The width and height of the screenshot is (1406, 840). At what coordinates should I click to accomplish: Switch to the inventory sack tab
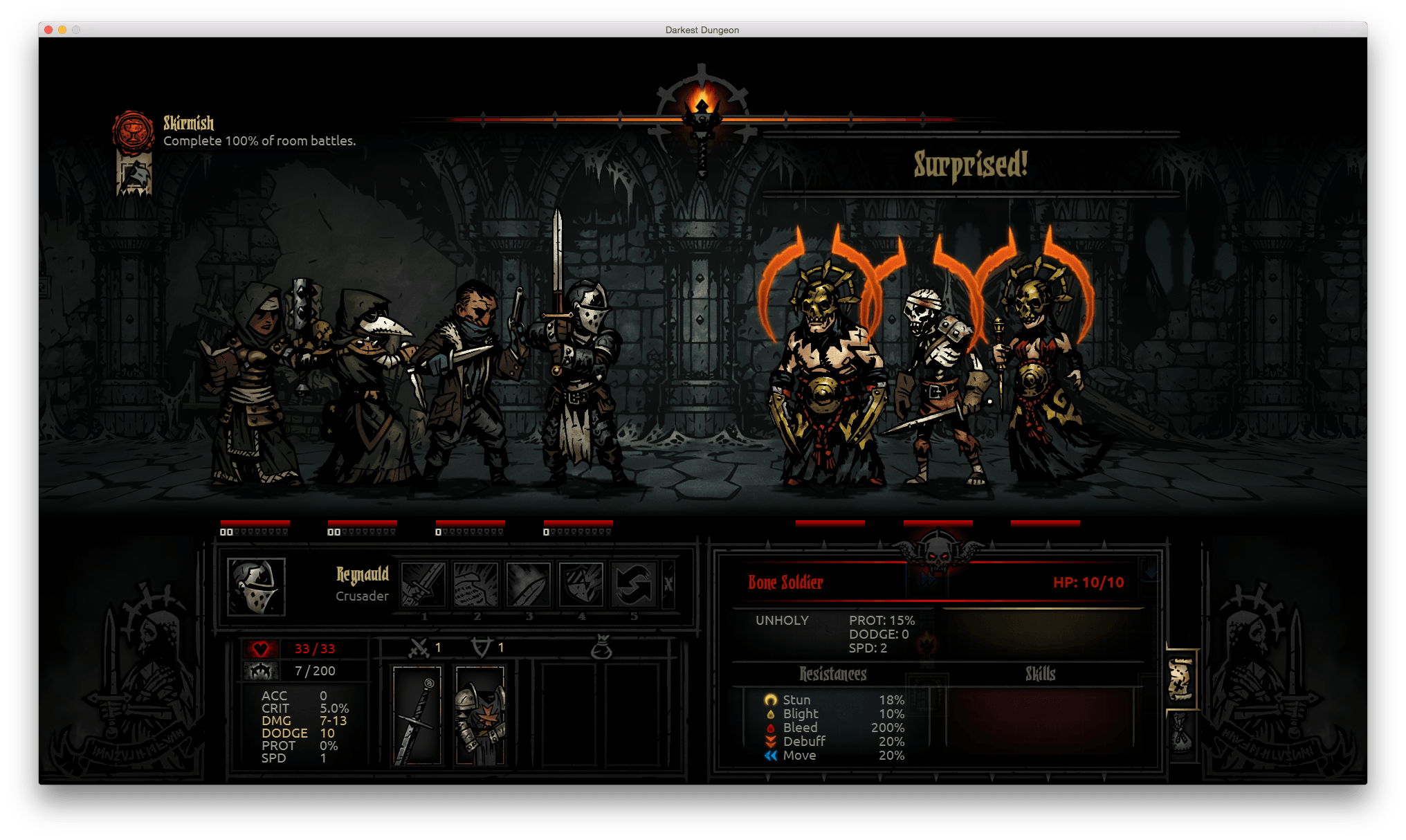coord(1180,735)
